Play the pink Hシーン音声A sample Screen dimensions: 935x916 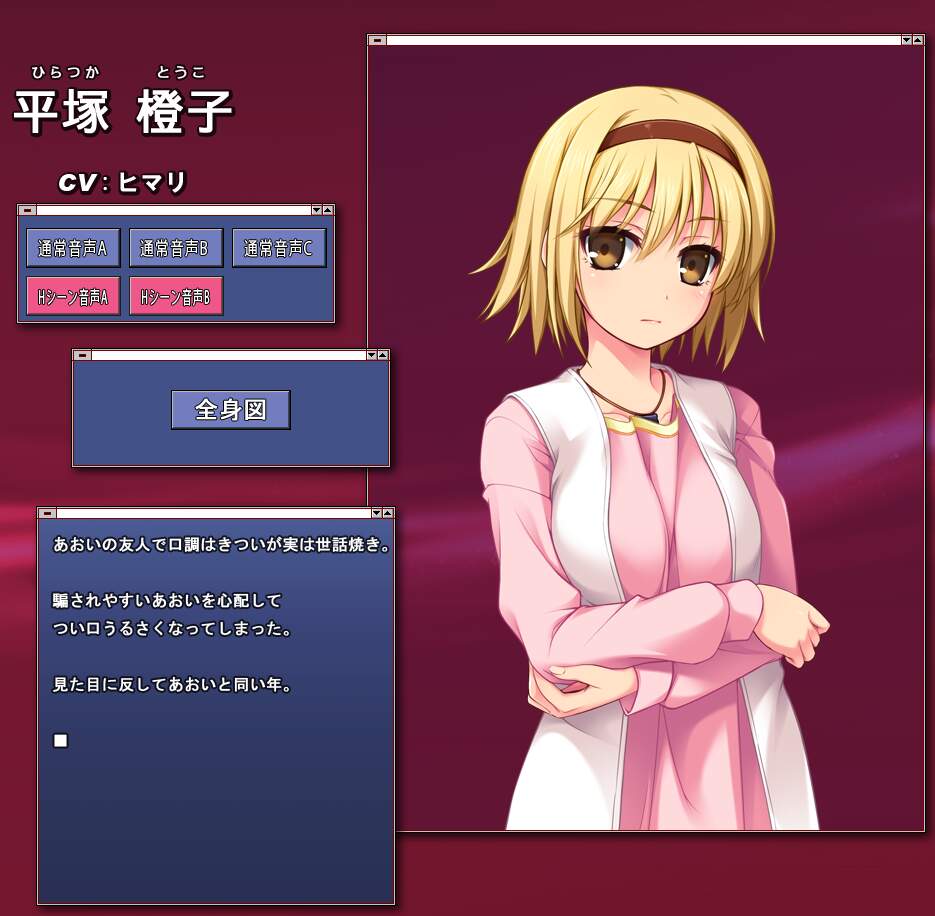[73, 296]
